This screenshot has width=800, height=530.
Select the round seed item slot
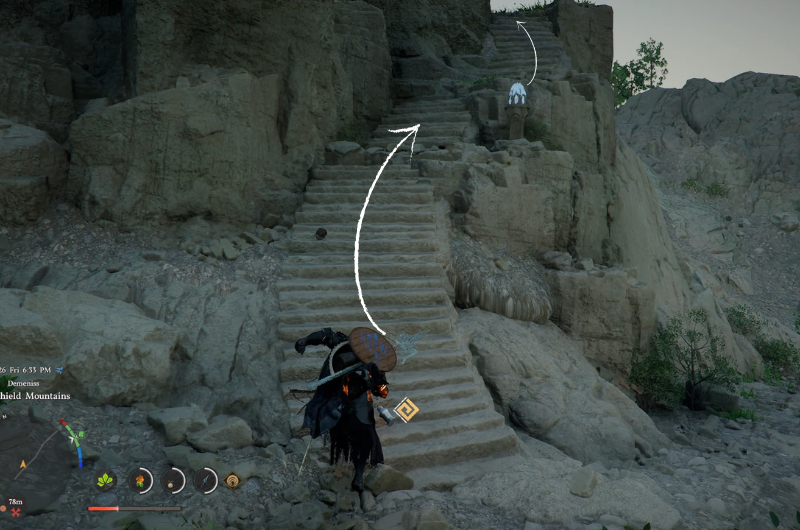click(173, 480)
